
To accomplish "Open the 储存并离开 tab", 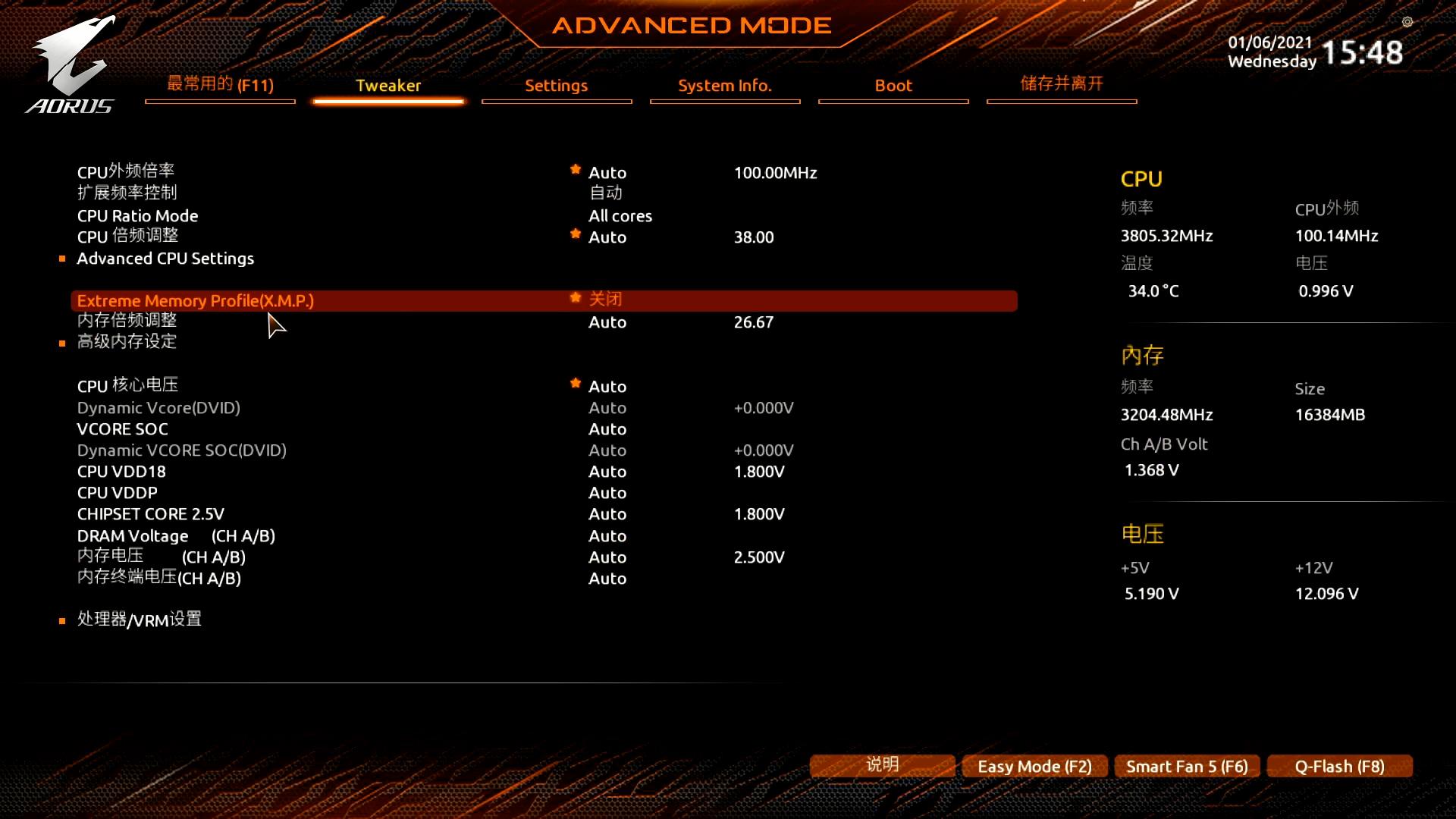I will point(1062,84).
